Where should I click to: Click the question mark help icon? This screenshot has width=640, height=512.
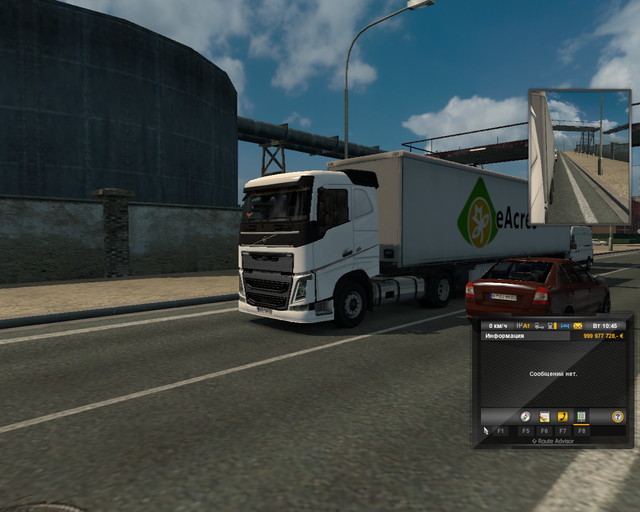coord(617,416)
